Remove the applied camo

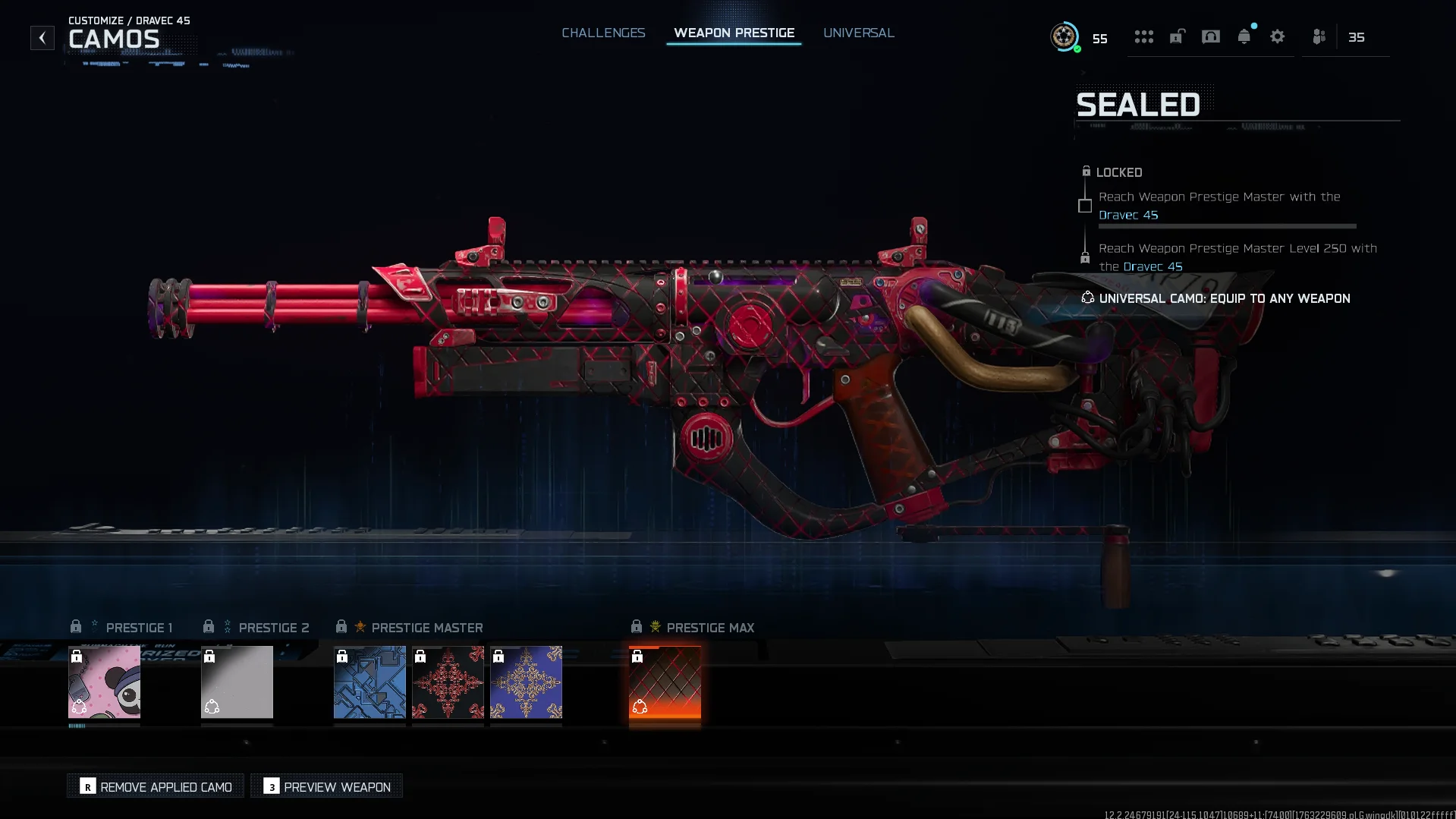(x=156, y=786)
